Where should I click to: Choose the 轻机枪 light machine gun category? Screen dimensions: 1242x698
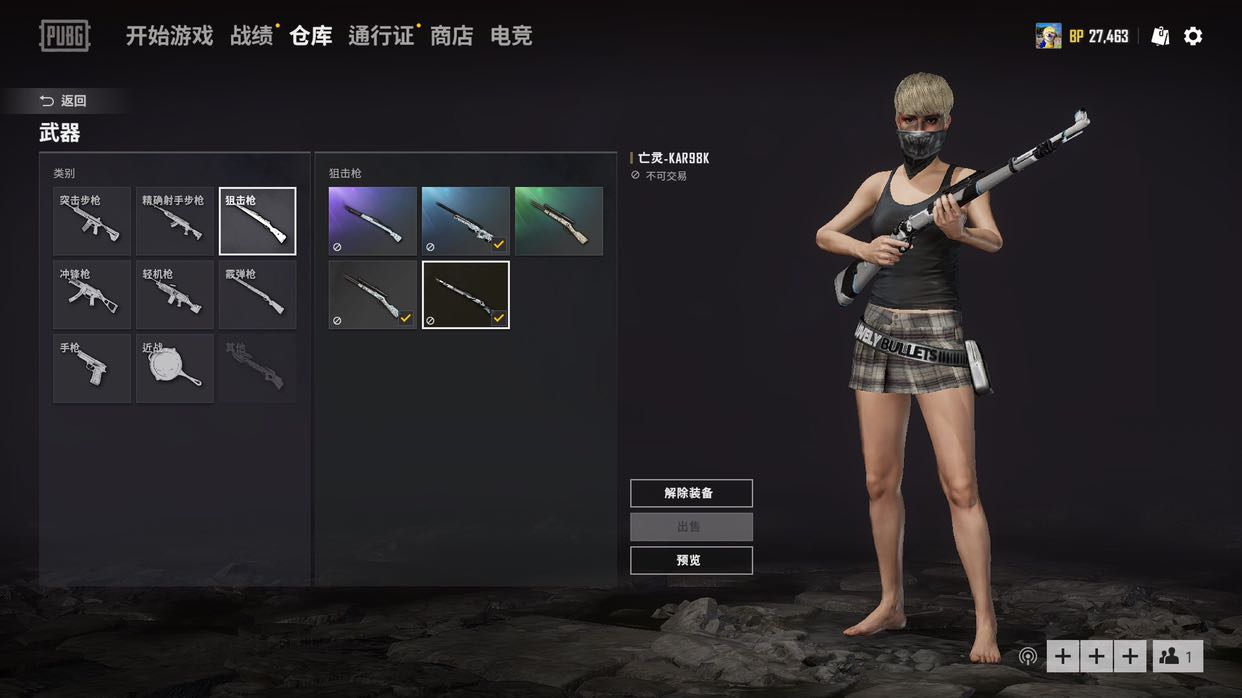pos(175,295)
